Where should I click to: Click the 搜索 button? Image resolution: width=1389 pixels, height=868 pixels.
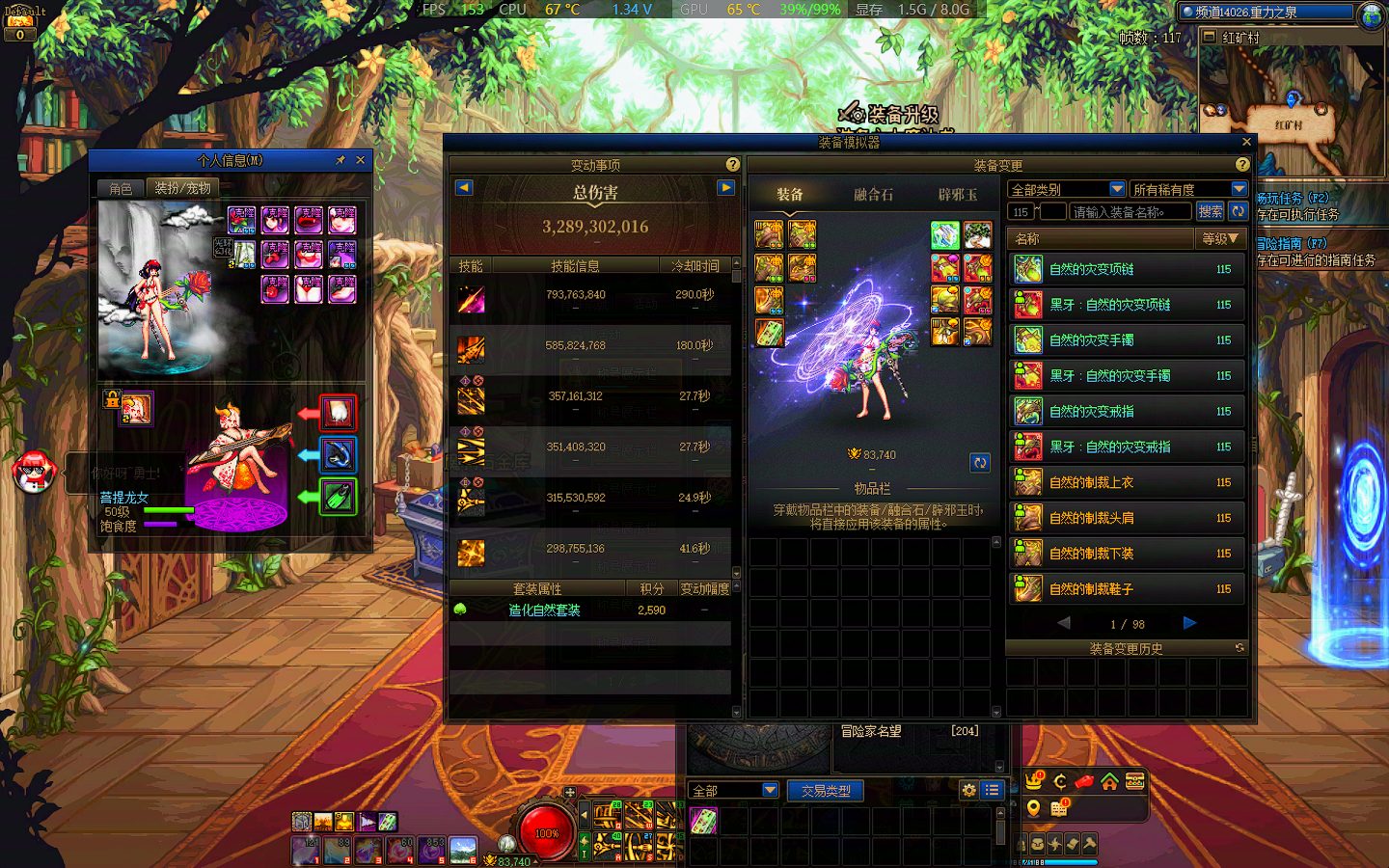click(1210, 211)
